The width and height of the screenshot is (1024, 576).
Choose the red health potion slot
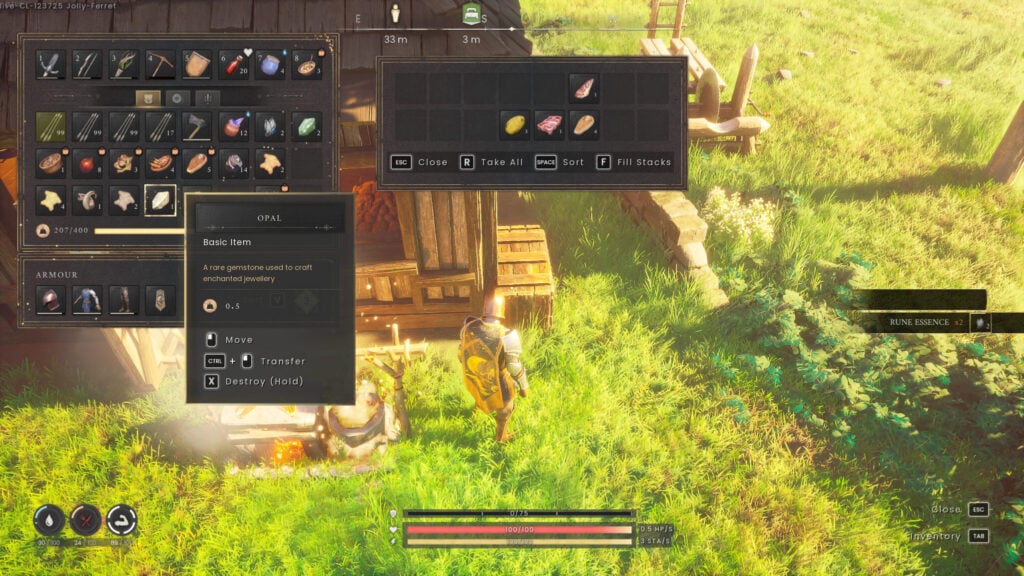pyautogui.click(x=233, y=65)
